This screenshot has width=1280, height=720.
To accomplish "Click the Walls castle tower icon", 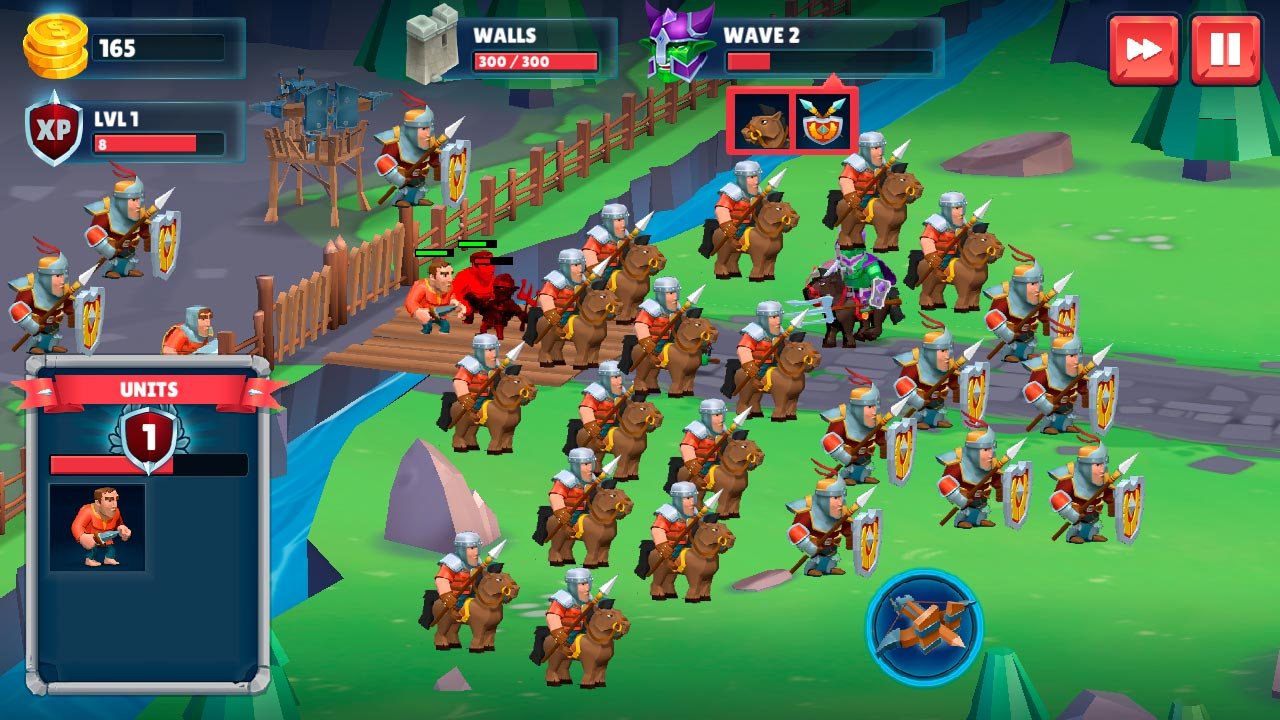I will coord(432,47).
